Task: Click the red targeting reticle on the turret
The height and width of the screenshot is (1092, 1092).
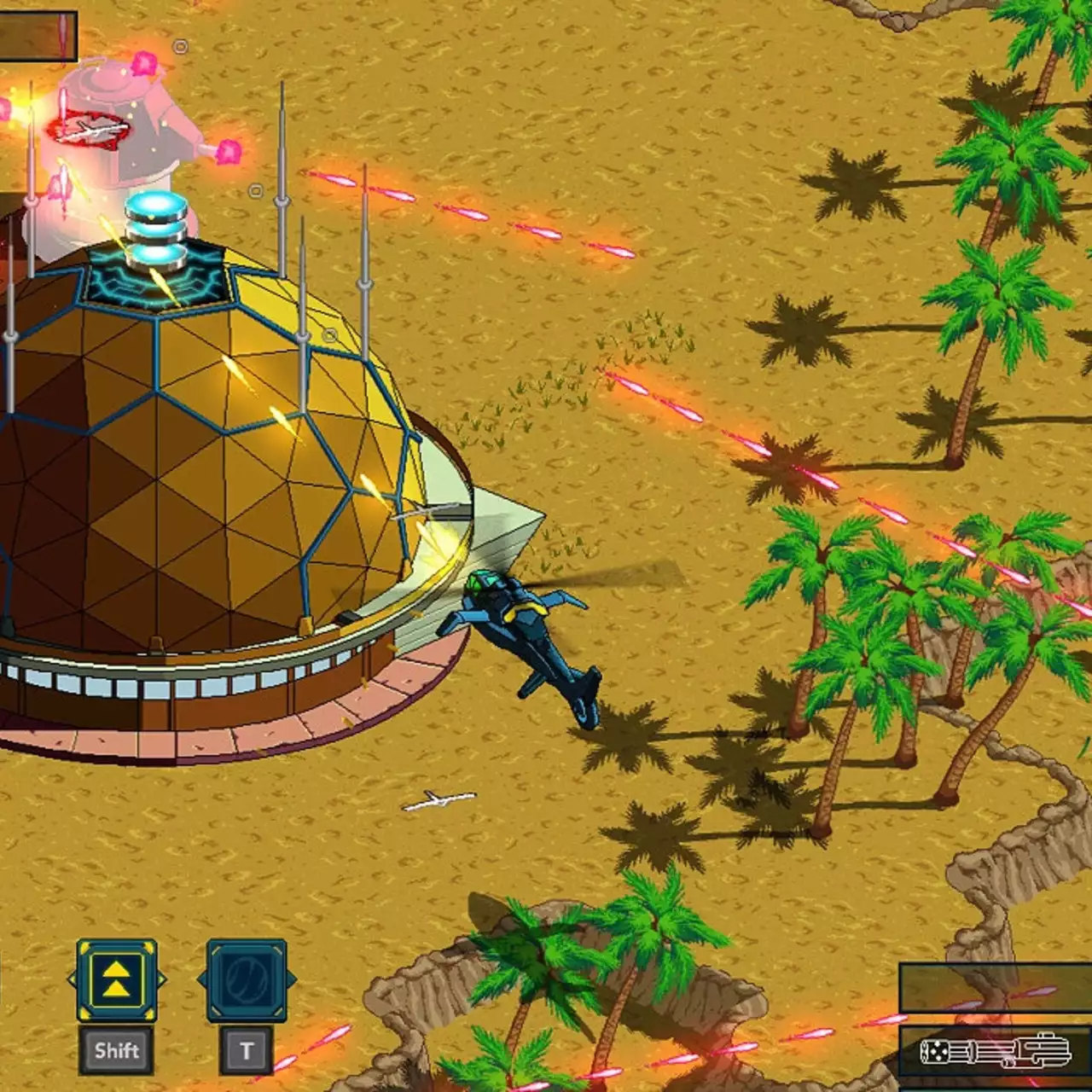Action: tap(90, 130)
